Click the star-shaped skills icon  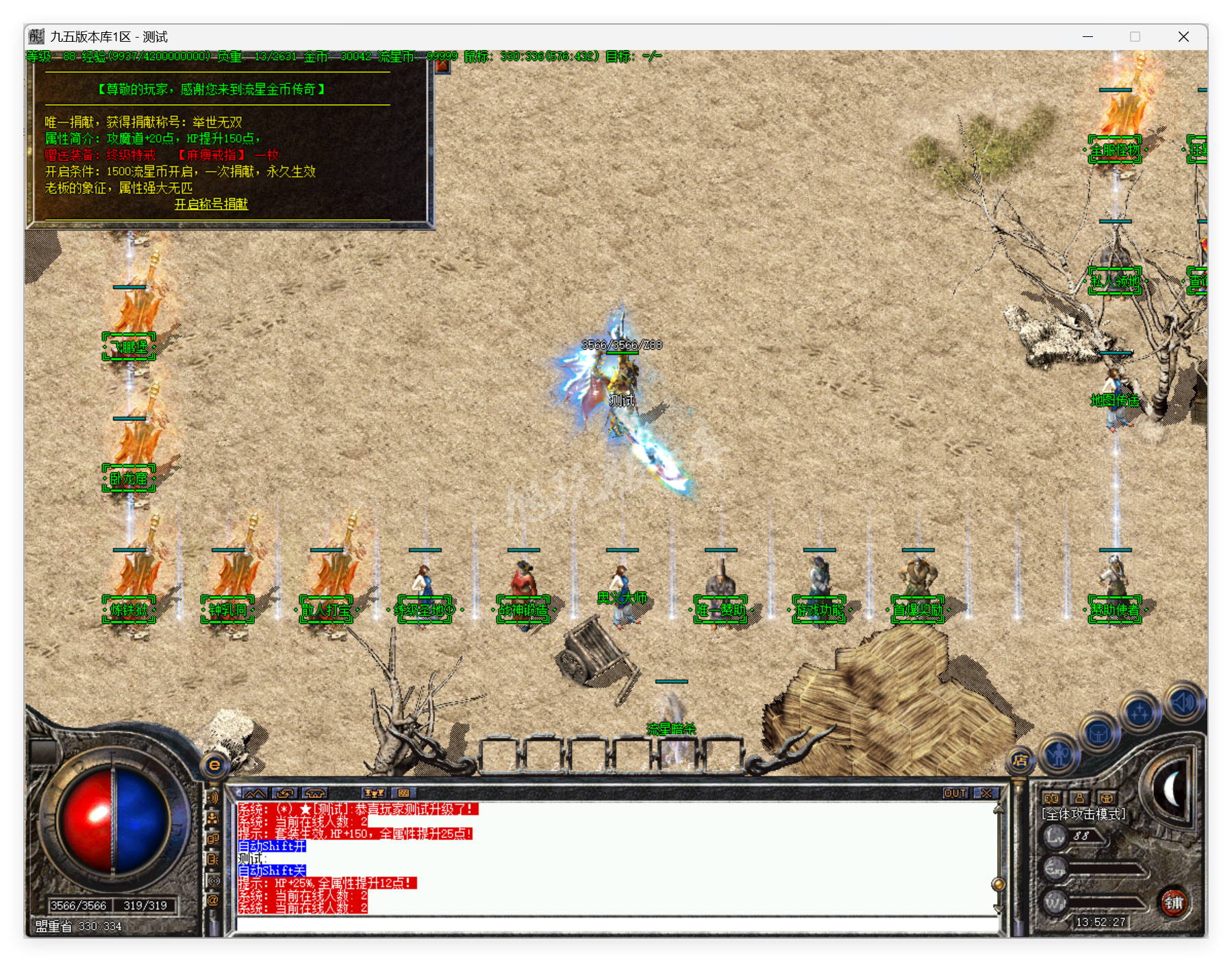tap(1140, 711)
